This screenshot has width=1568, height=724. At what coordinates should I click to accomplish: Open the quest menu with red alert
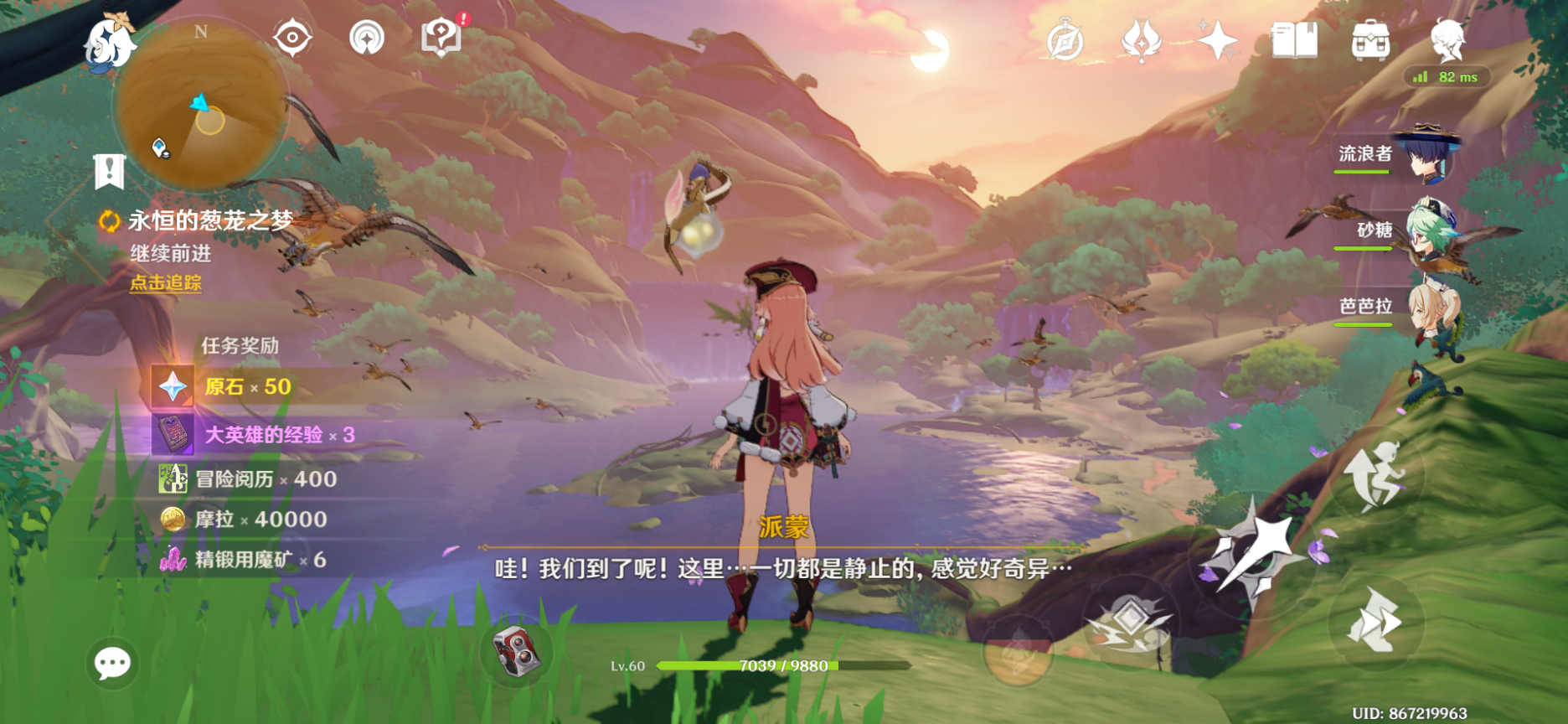tap(442, 38)
